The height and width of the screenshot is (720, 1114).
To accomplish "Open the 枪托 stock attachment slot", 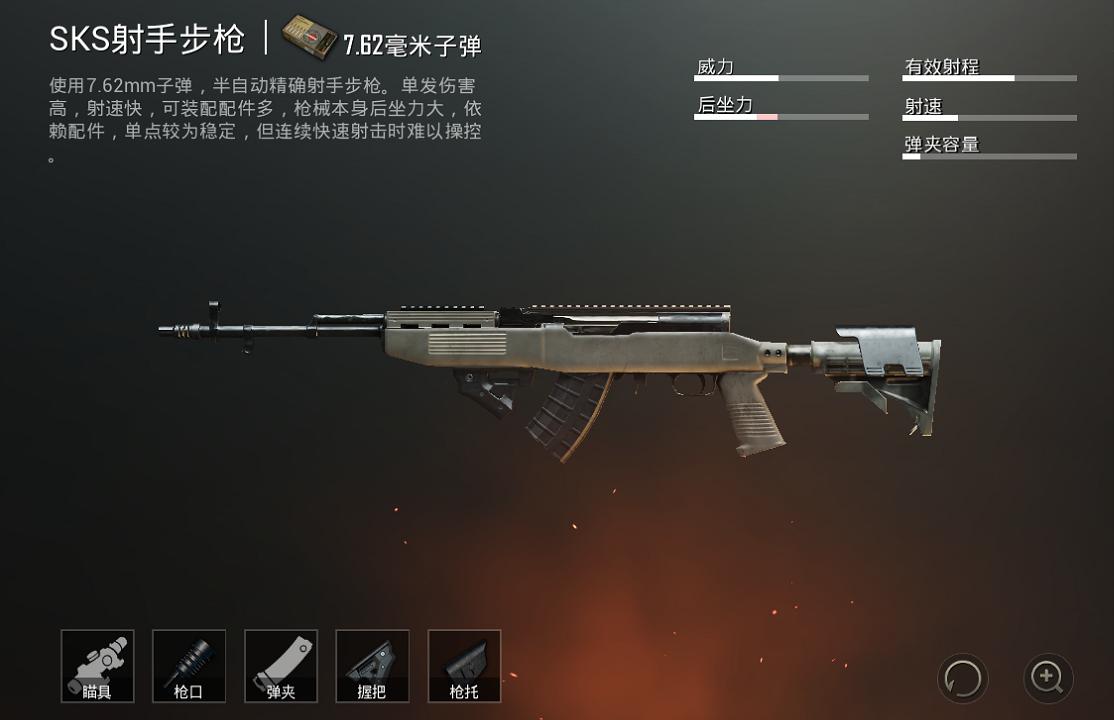I will [464, 665].
